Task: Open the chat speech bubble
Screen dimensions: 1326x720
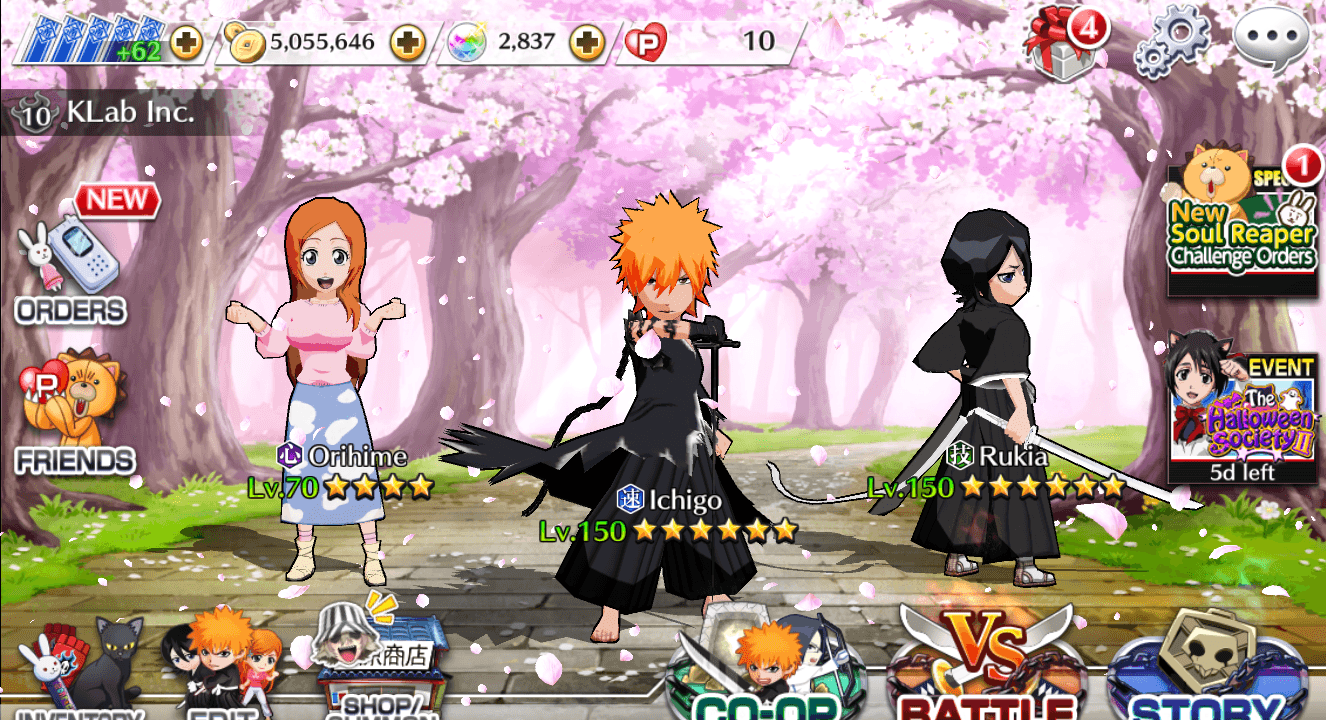Action: click(1271, 41)
